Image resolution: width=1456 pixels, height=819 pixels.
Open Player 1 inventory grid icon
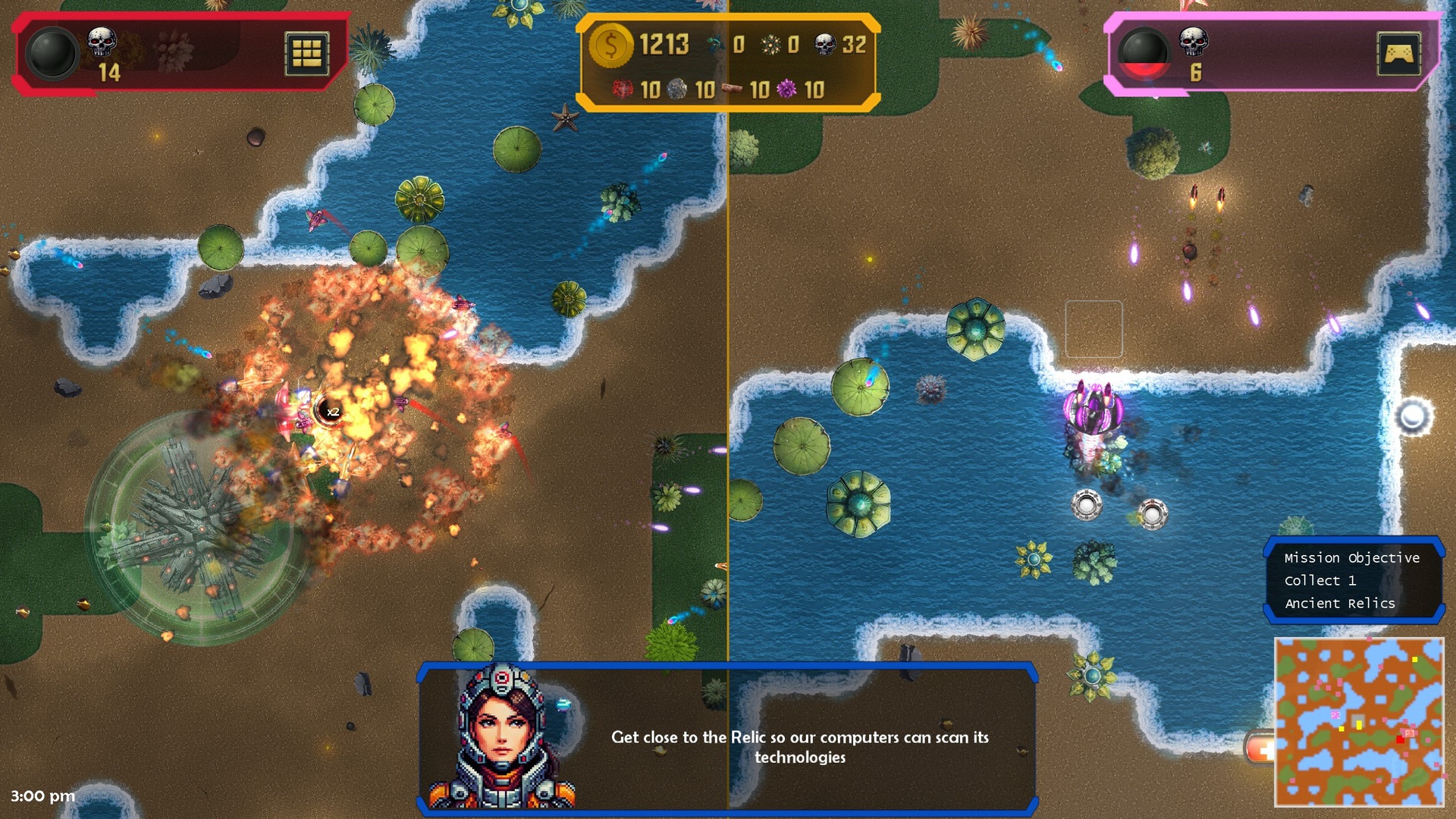tap(308, 54)
